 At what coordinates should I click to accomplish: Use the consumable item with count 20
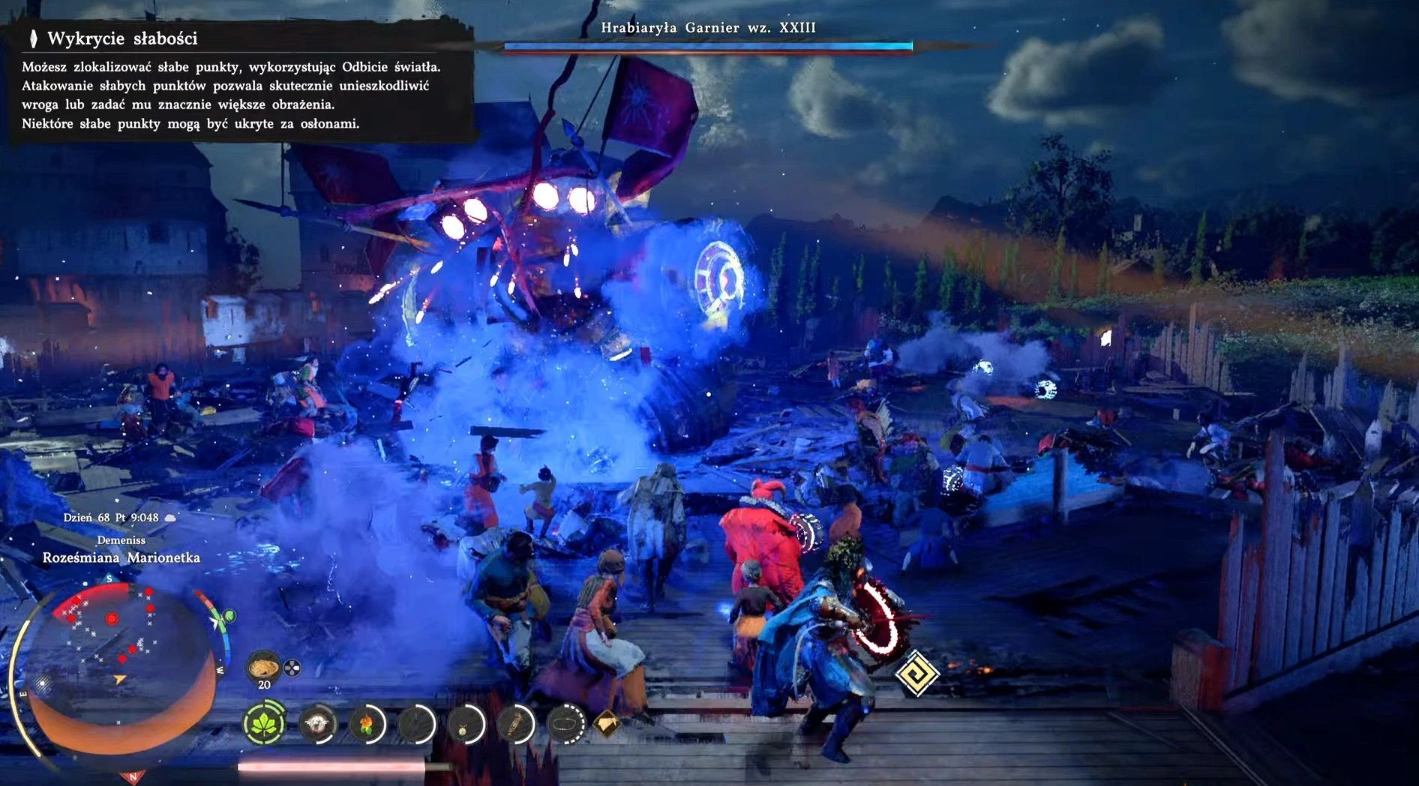[264, 666]
